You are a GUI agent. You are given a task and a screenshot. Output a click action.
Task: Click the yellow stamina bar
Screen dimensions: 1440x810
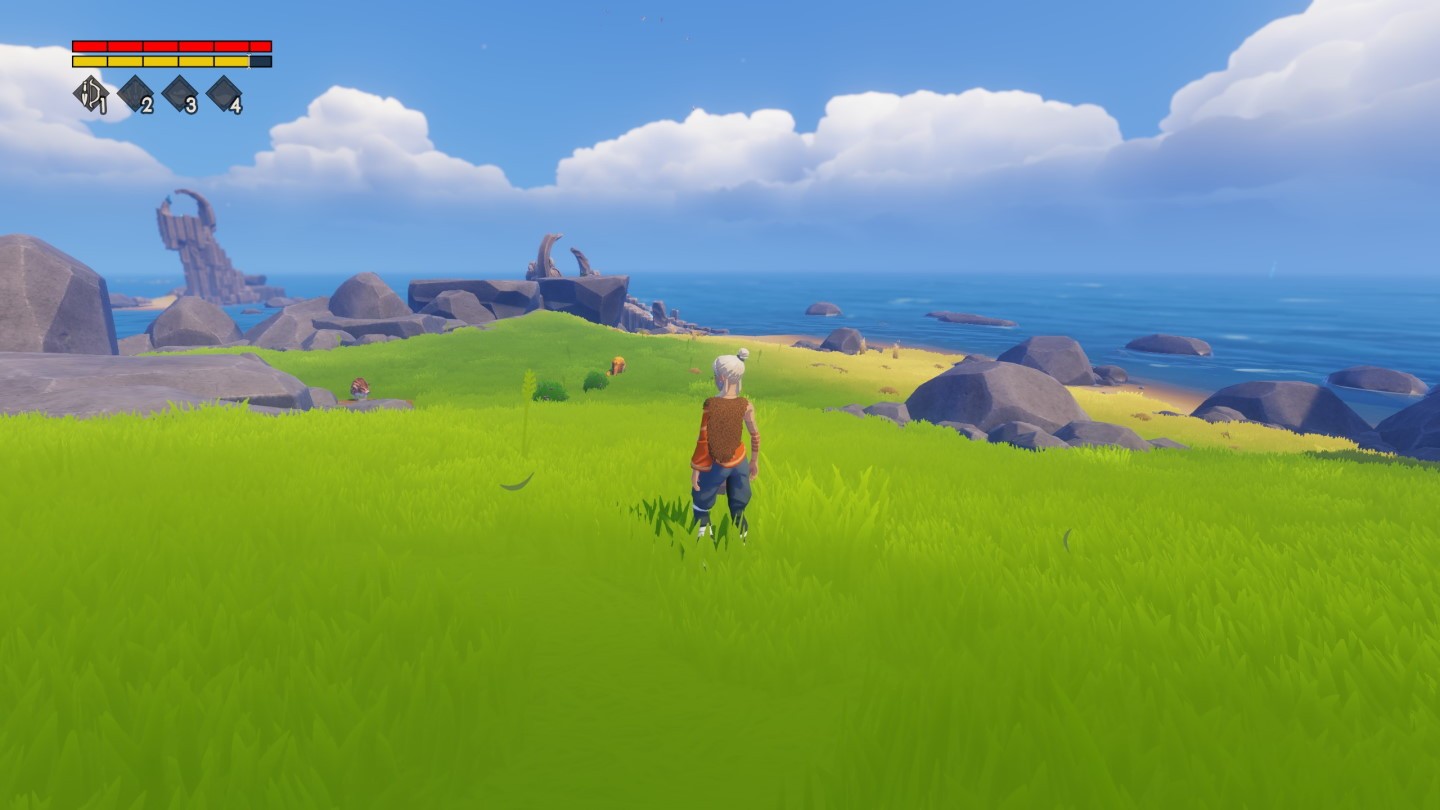pyautogui.click(x=160, y=60)
